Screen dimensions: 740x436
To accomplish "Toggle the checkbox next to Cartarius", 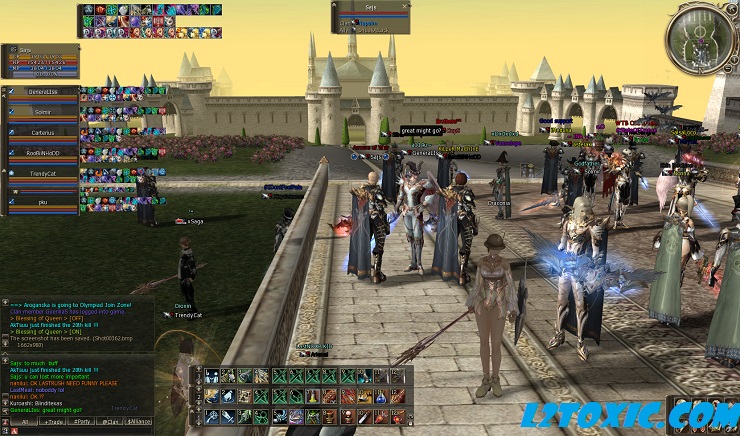I will coord(11,131).
